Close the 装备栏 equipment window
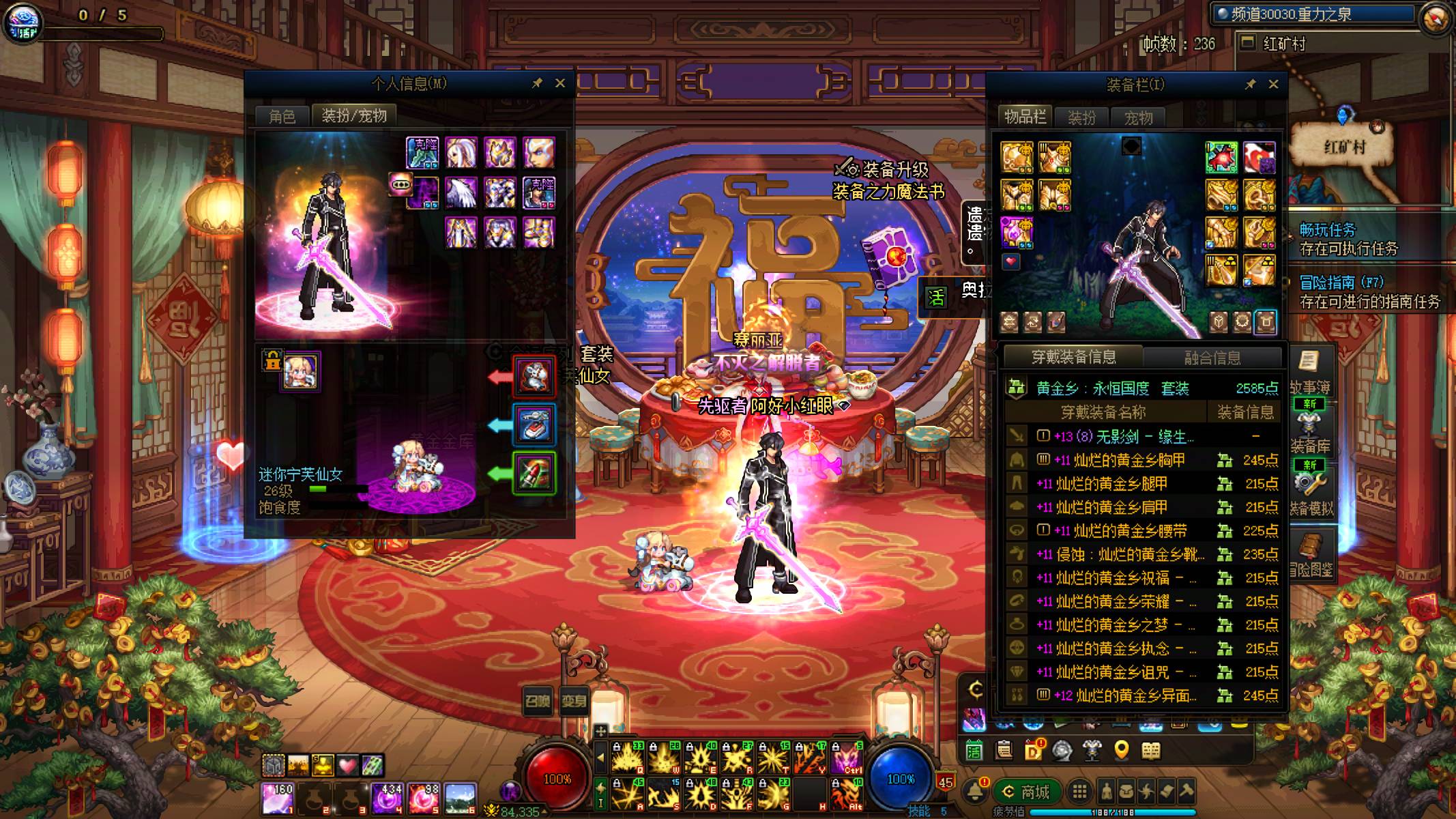The image size is (1456, 819). click(x=1273, y=84)
